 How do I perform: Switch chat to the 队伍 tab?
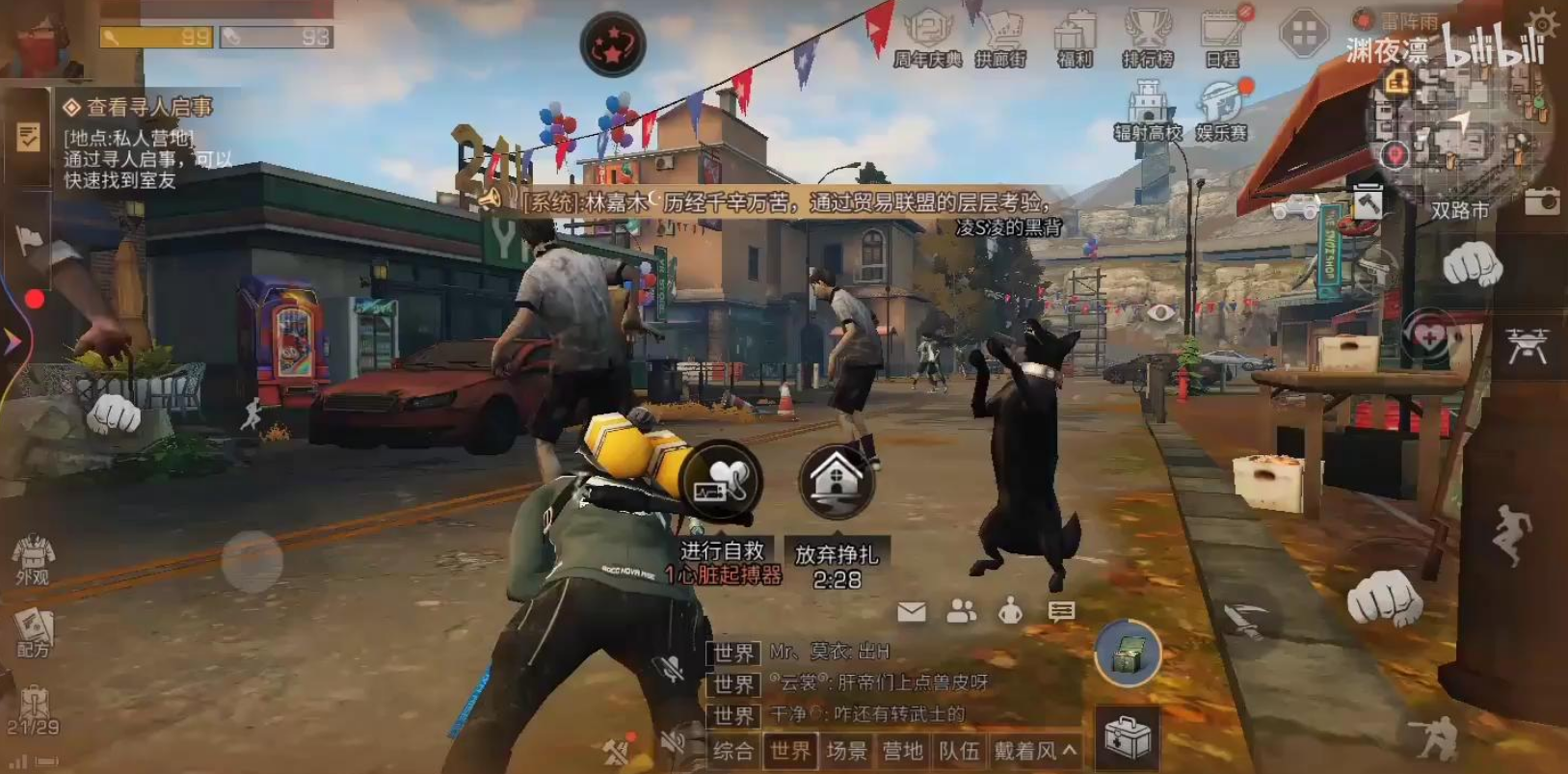[x=959, y=751]
